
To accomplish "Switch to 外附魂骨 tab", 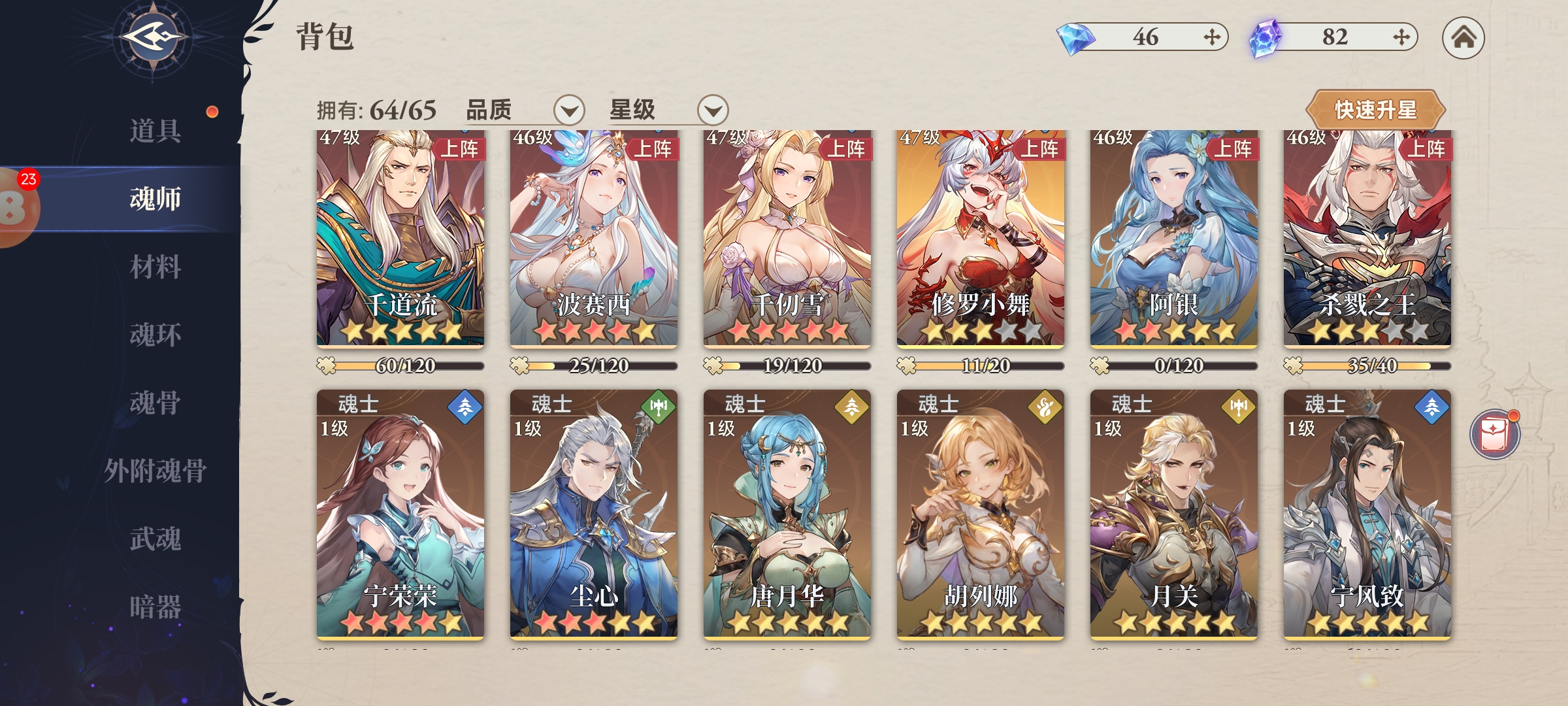I will (155, 471).
